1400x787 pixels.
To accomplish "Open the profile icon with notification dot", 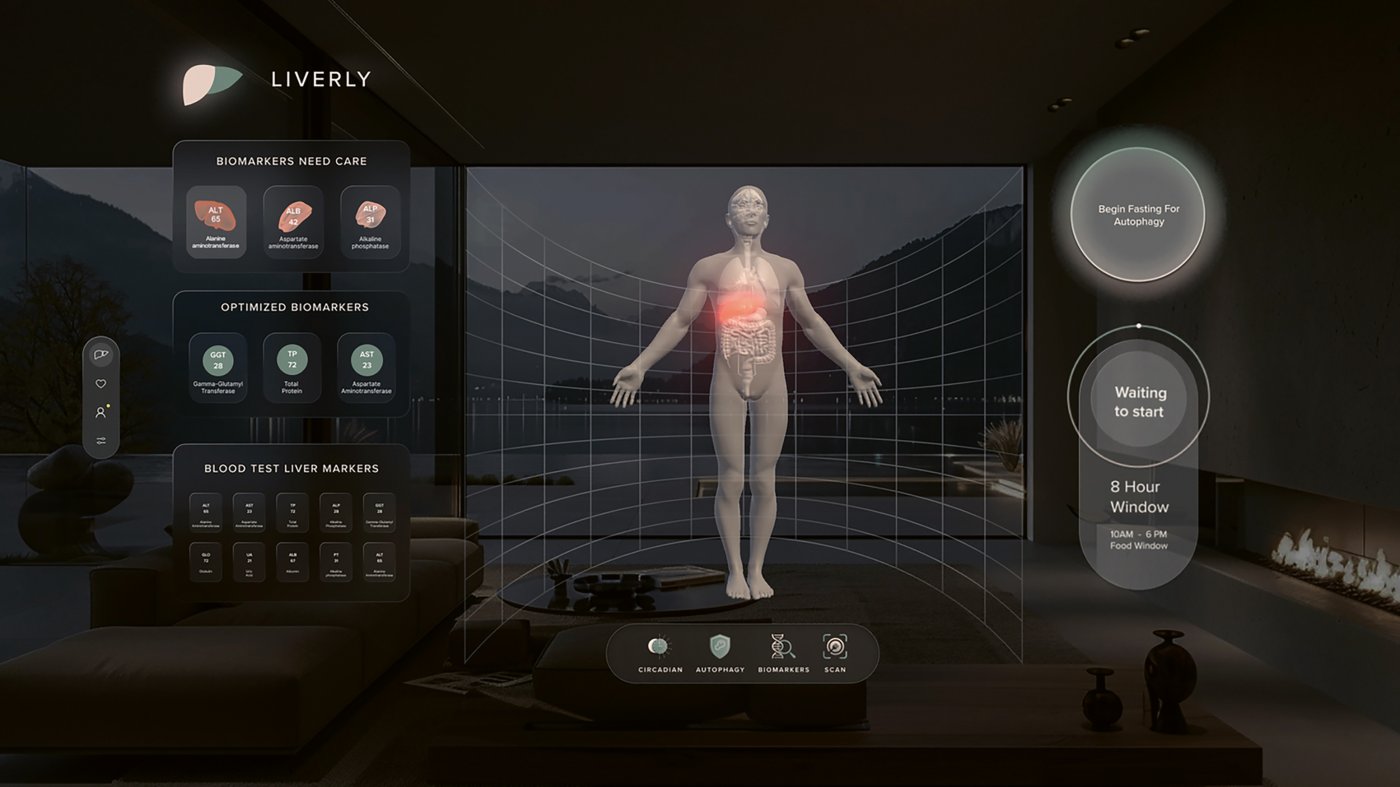I will (100, 411).
